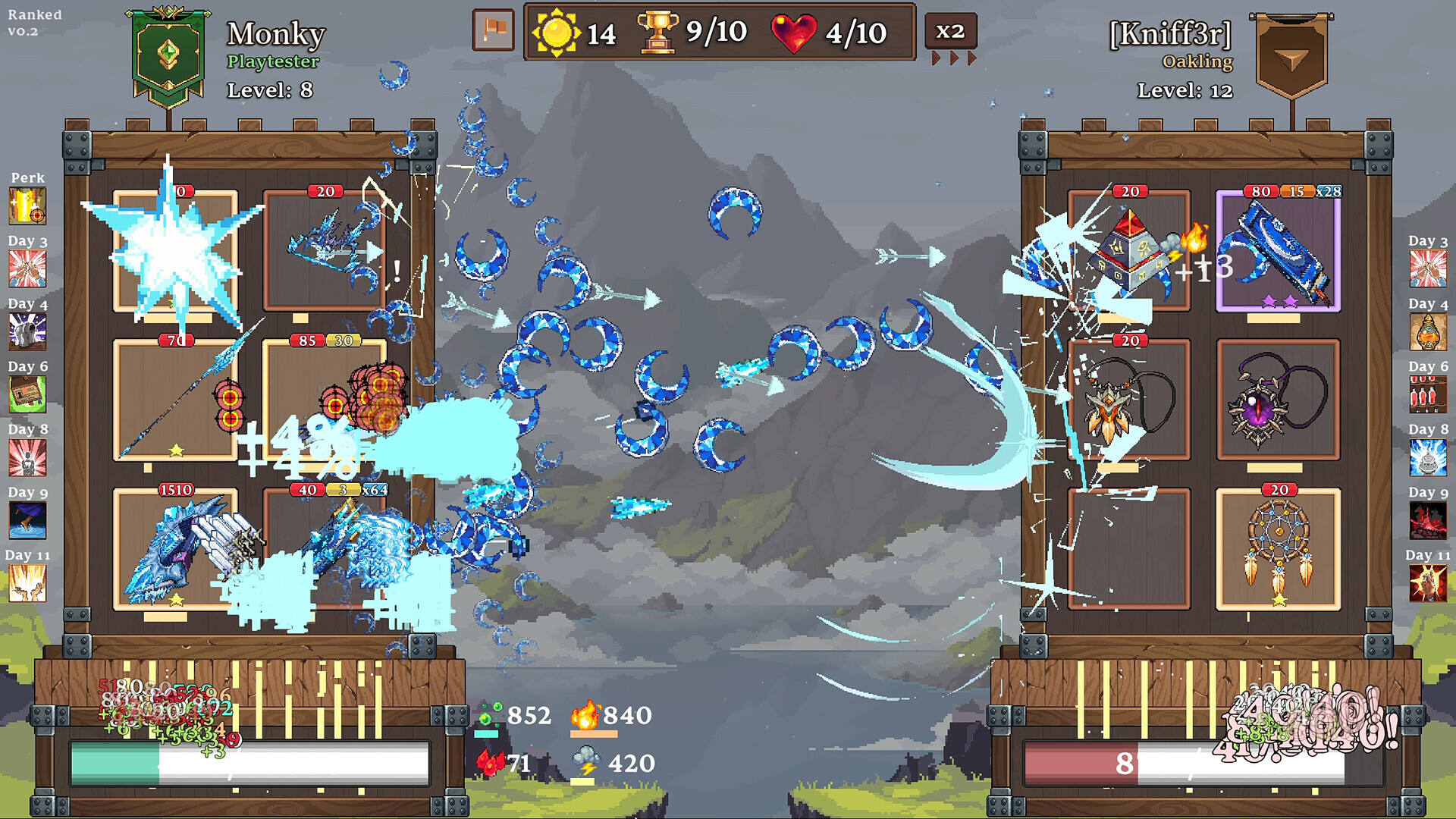View opponent's Day 4 lantern skill
Image resolution: width=1456 pixels, height=819 pixels.
pos(1428,331)
